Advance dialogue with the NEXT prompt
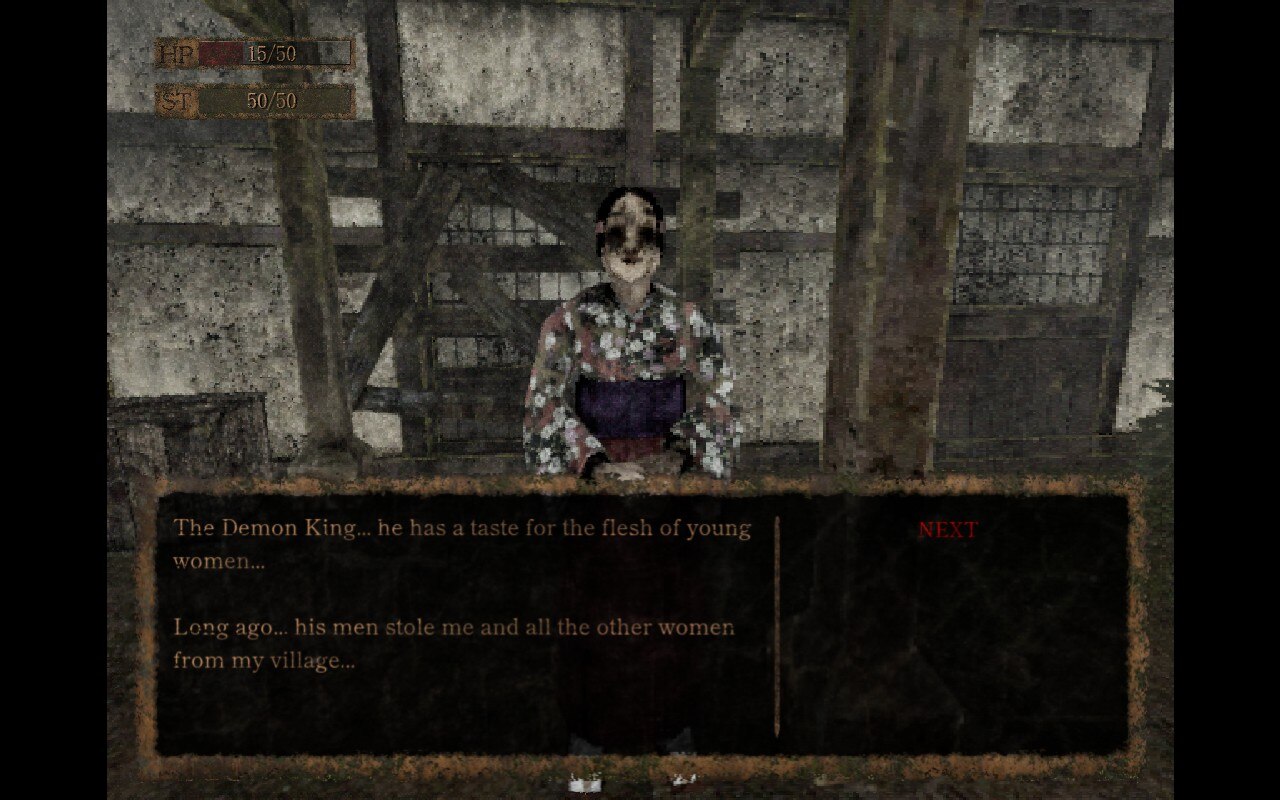This screenshot has height=800, width=1280. (x=947, y=529)
